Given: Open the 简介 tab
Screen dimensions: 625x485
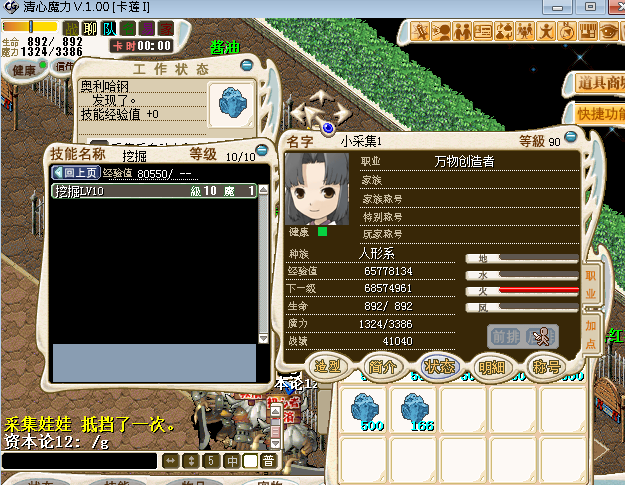Looking at the screenshot, I should click(383, 366).
